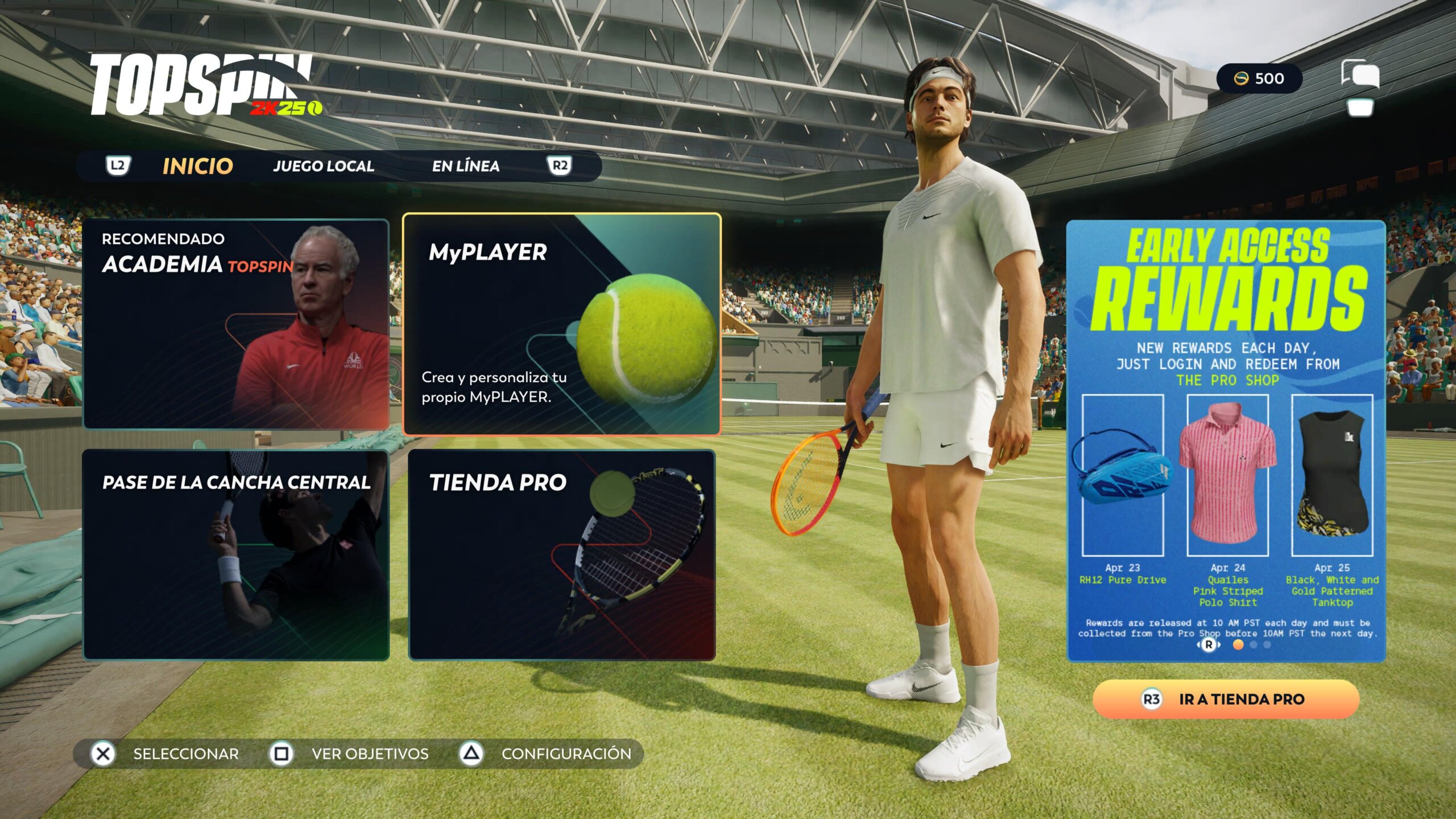Image resolution: width=1456 pixels, height=819 pixels.
Task: Choose the SELECCIONAR option
Action: (165, 754)
